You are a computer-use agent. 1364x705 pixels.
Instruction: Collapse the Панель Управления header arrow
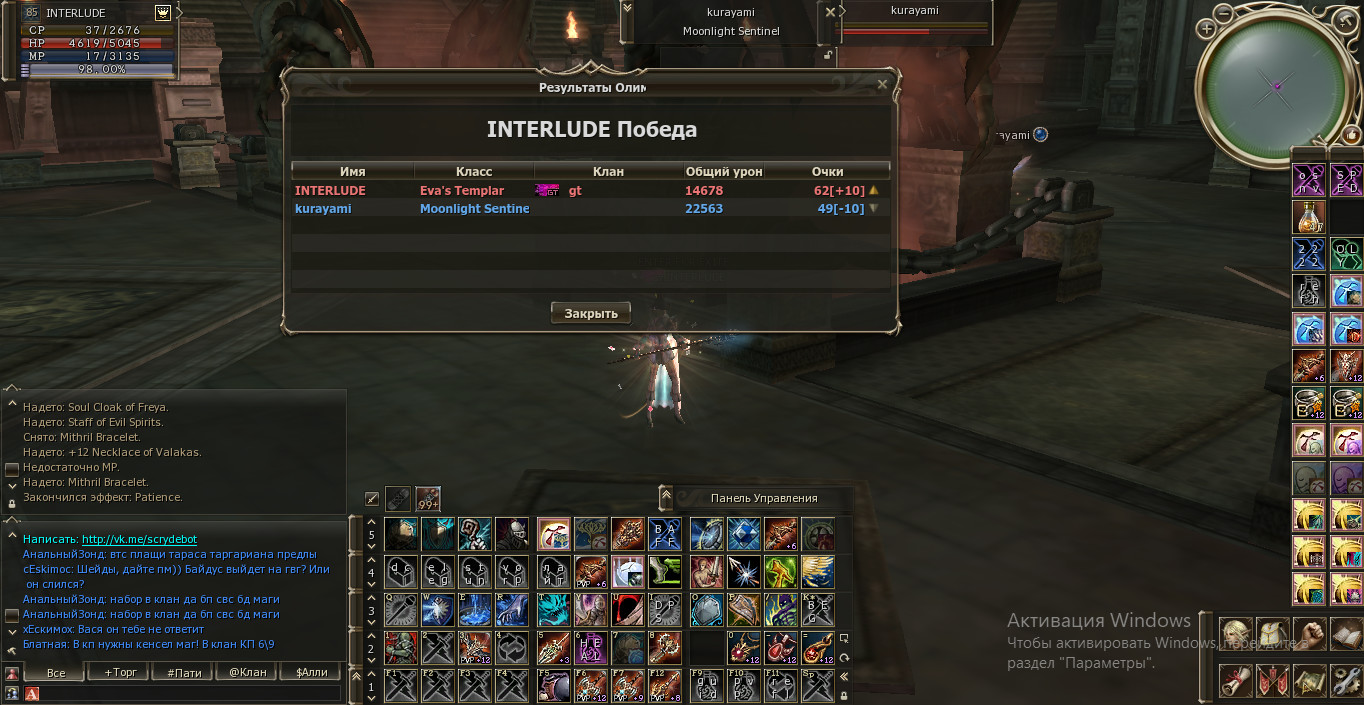pos(666,497)
